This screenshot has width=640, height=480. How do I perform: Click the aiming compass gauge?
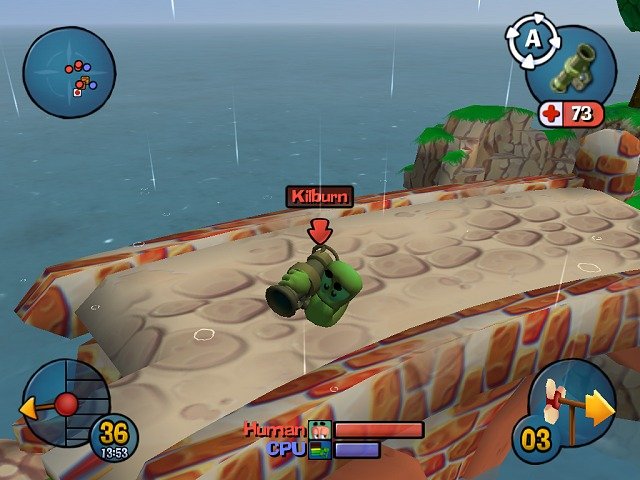62,404
